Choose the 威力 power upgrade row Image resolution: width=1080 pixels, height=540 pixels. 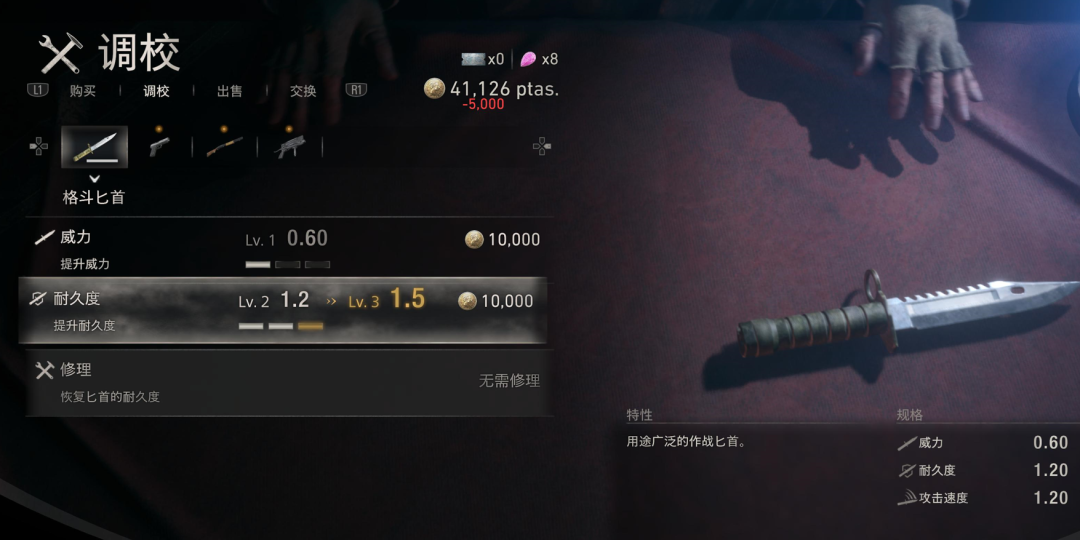[x=285, y=248]
